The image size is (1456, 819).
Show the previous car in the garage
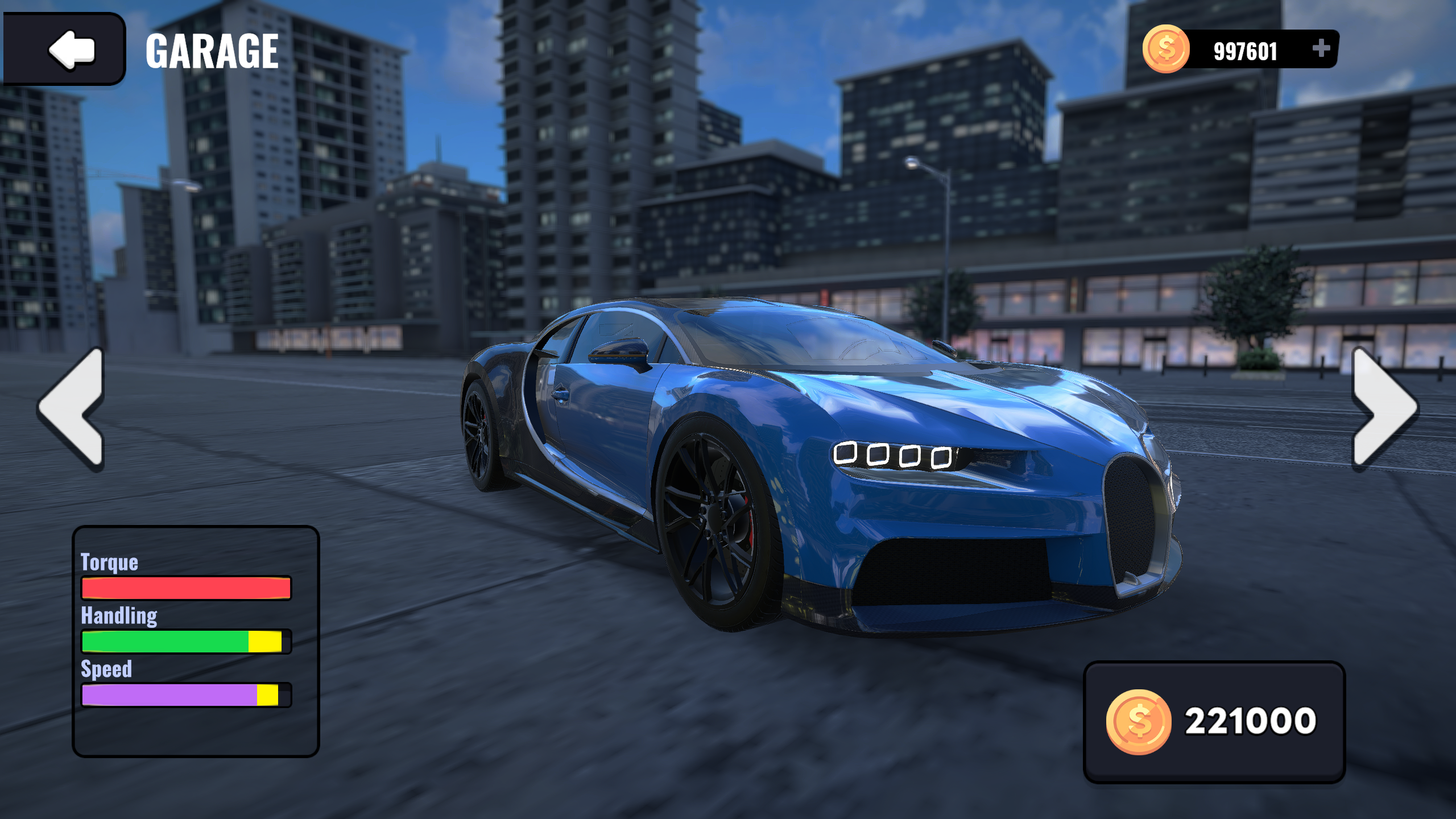click(72, 408)
